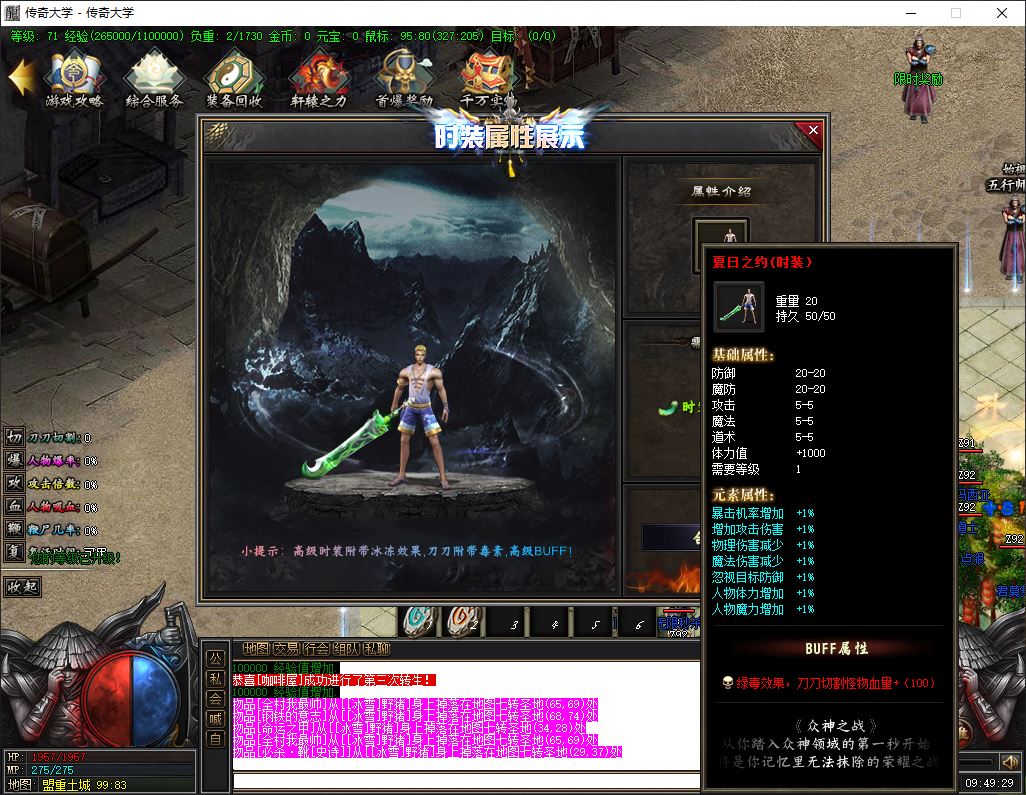The height and width of the screenshot is (795, 1026).
Task: Click the 爆 (人物爆率) stat button
Action: click(14, 460)
